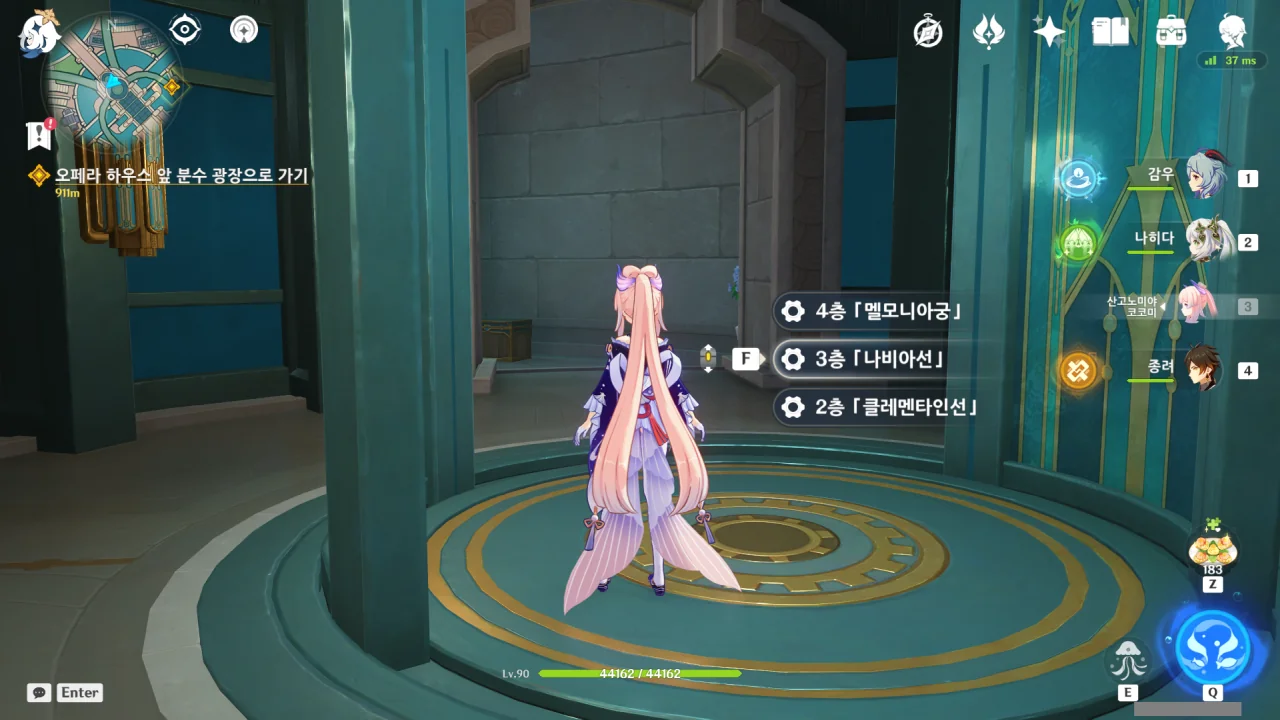Viewport: 1280px width, 720px height.
Task: Open the character profile icon
Action: [x=1232, y=32]
